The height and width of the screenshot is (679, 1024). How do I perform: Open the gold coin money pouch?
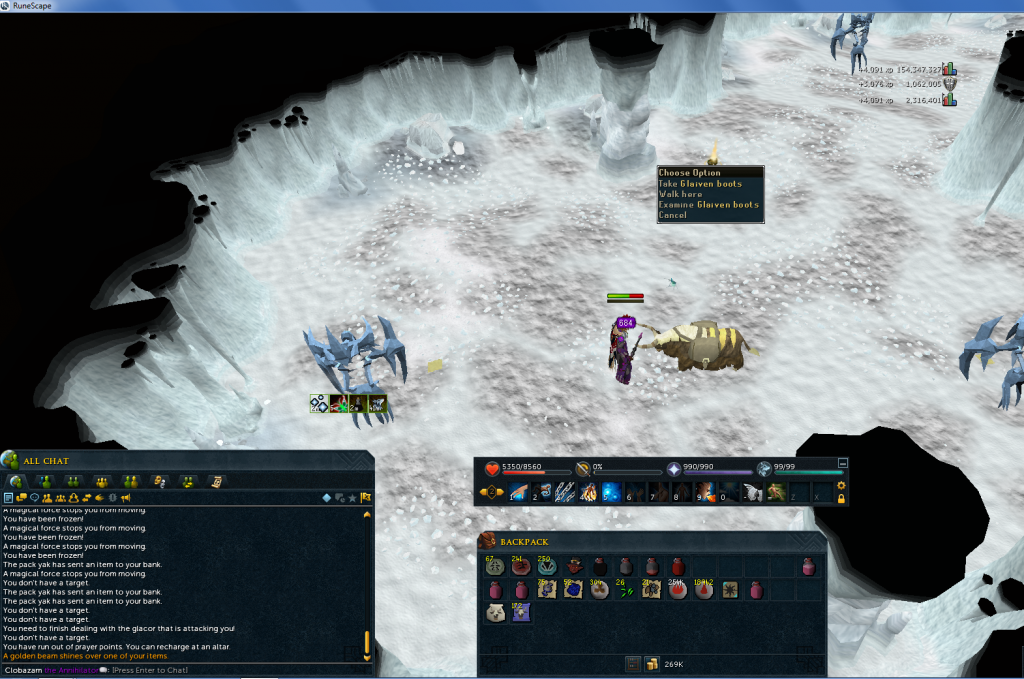point(651,663)
